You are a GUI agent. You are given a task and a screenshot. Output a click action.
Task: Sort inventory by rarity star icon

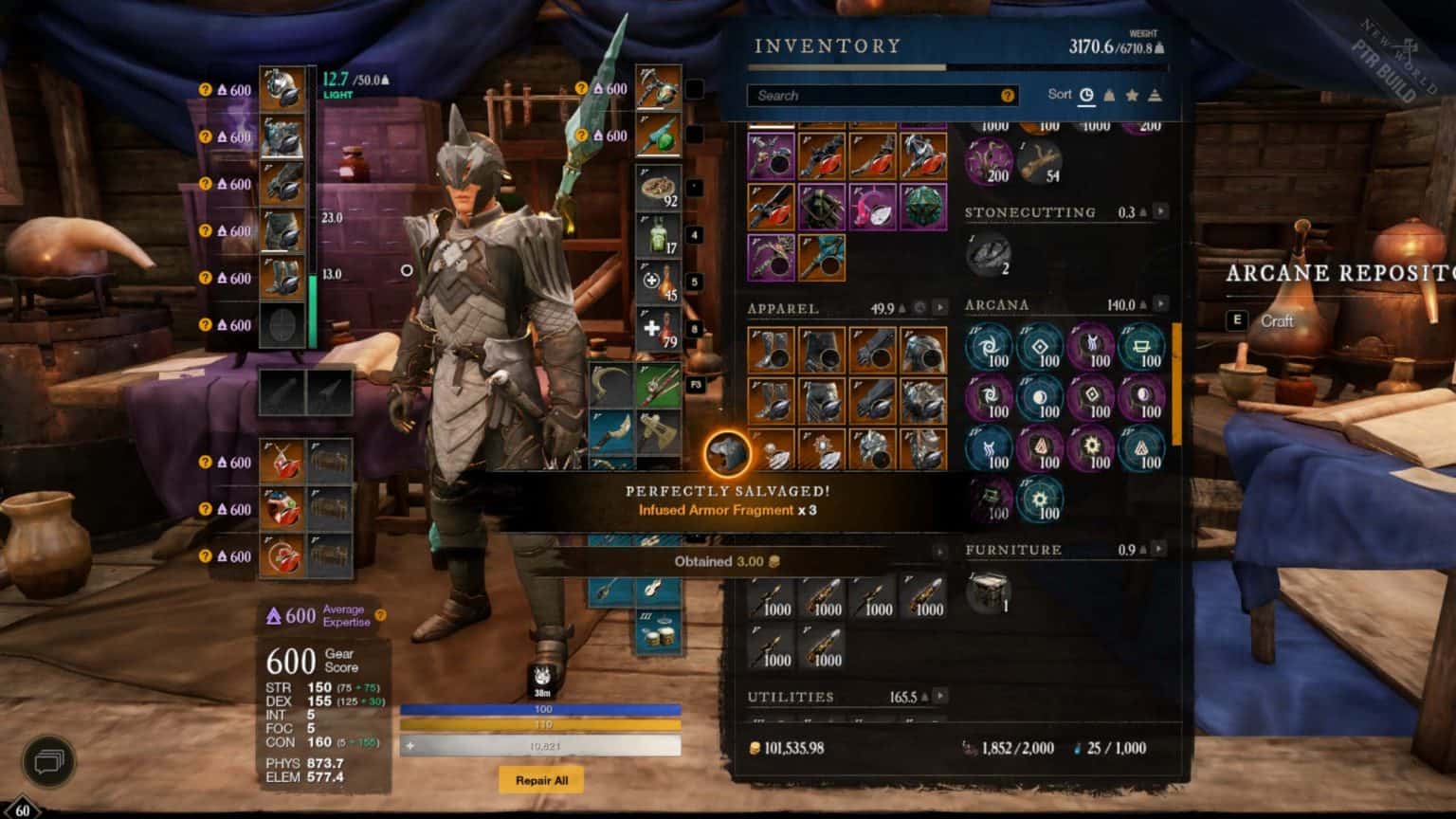pyautogui.click(x=1130, y=95)
